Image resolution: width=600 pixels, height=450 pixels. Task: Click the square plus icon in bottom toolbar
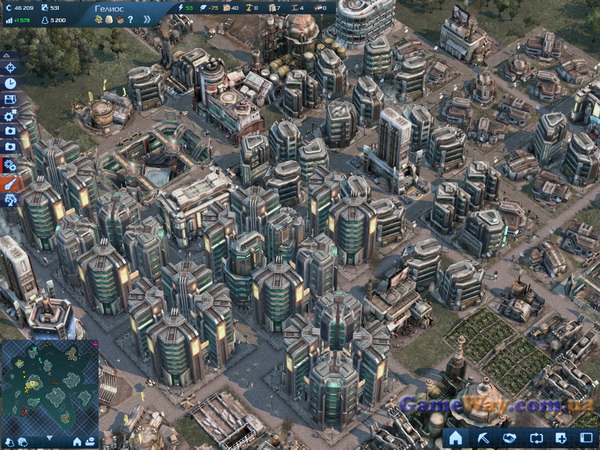560,438
